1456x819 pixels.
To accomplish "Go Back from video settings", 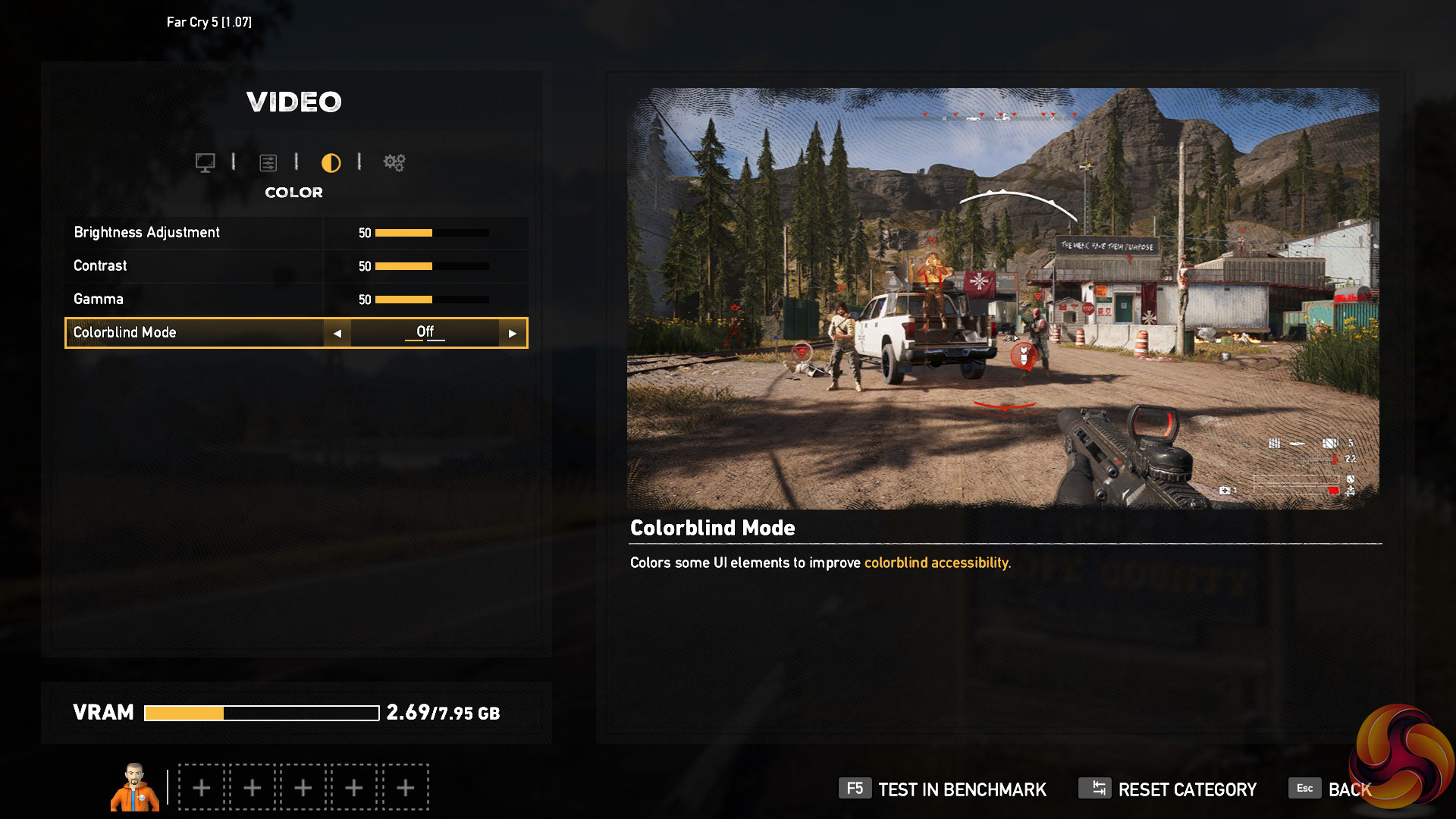I will [1331, 789].
